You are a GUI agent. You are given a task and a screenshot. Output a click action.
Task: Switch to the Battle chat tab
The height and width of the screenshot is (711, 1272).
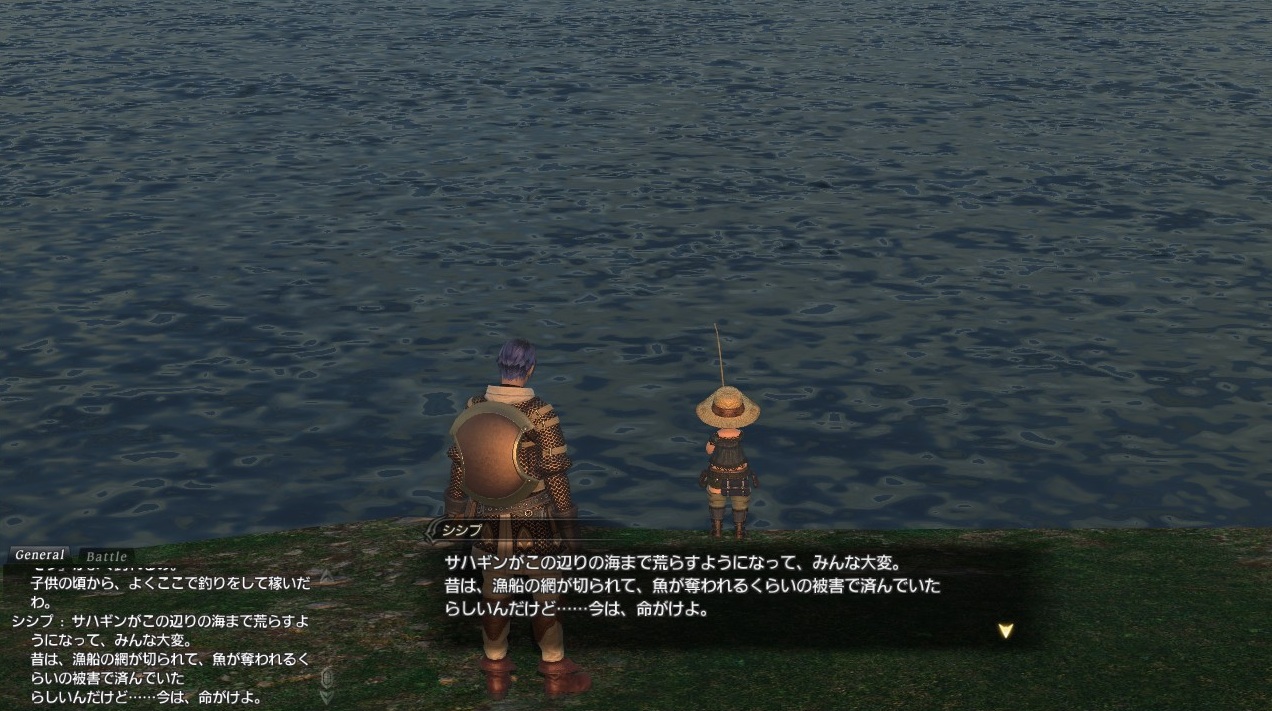click(x=106, y=557)
